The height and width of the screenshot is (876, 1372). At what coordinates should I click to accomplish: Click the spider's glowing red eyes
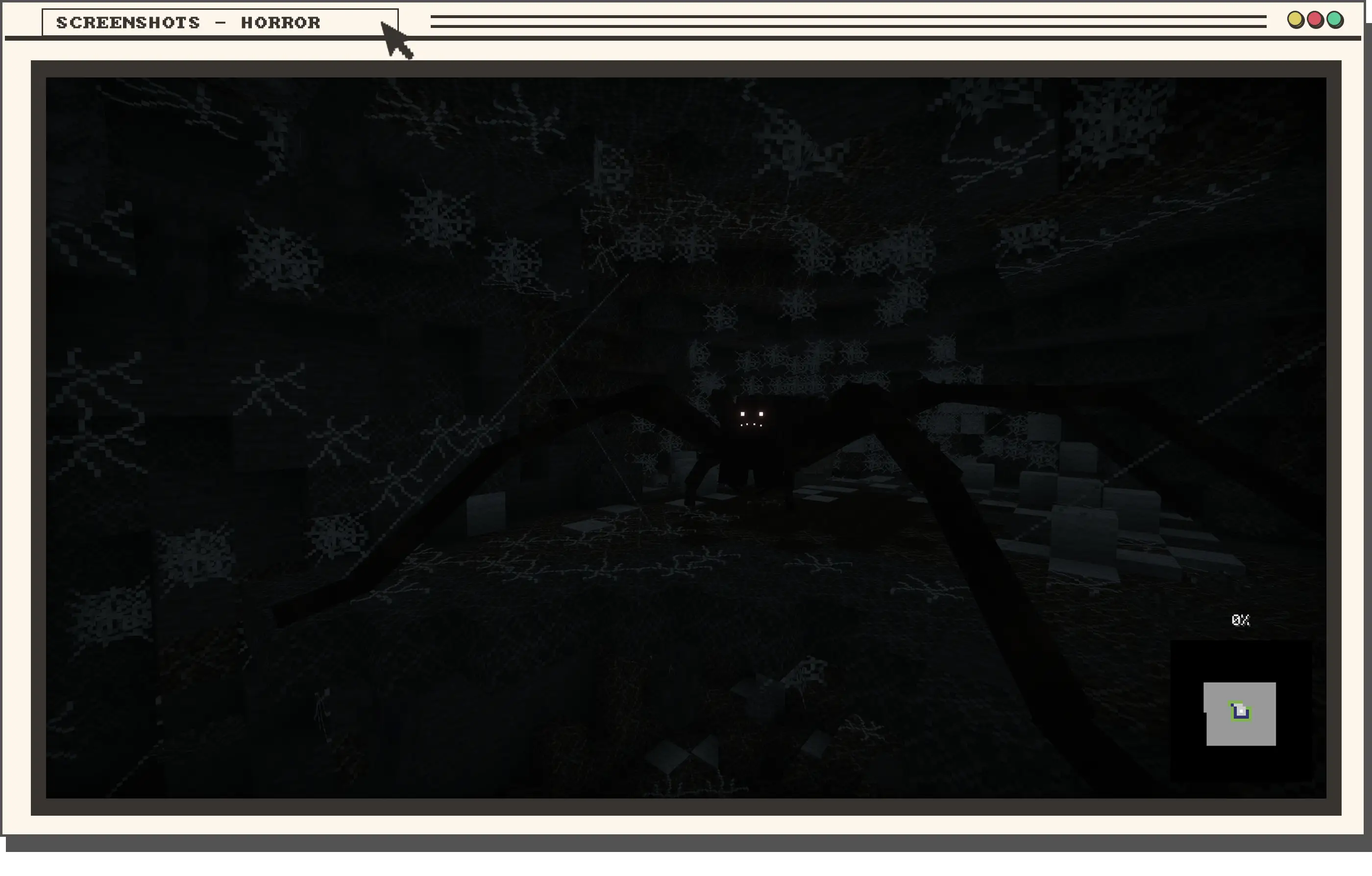pyautogui.click(x=752, y=414)
